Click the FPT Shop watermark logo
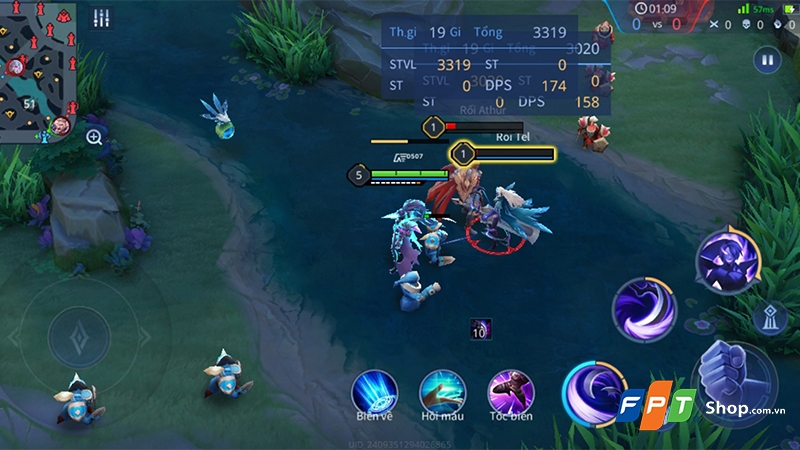The width and height of the screenshot is (800, 450). pyautogui.click(x=698, y=406)
